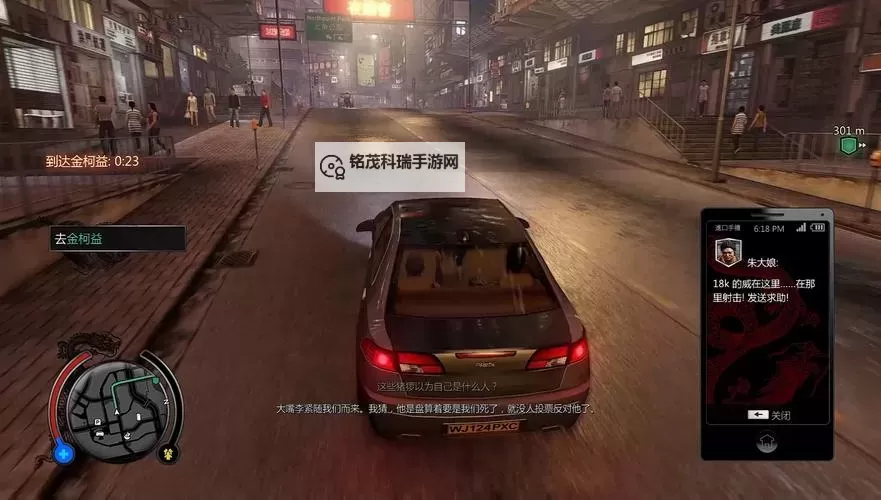The image size is (881, 500).
Task: Click the yellow face meter icon
Action: [168, 453]
